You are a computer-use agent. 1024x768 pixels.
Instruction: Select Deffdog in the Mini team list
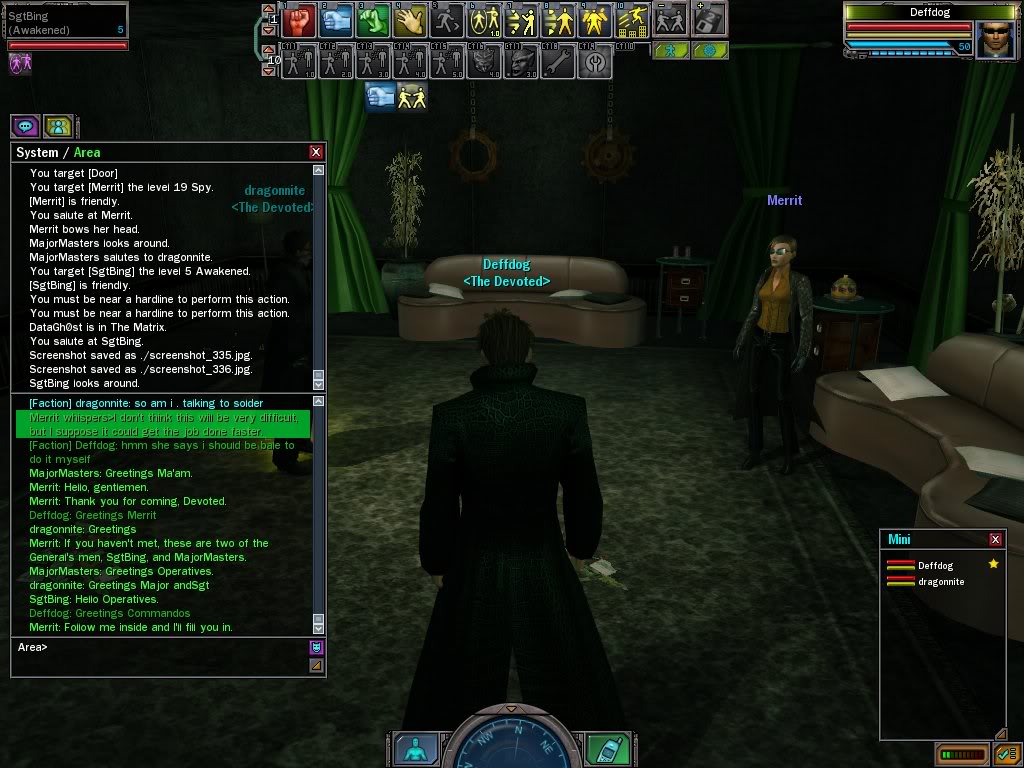tap(935, 565)
